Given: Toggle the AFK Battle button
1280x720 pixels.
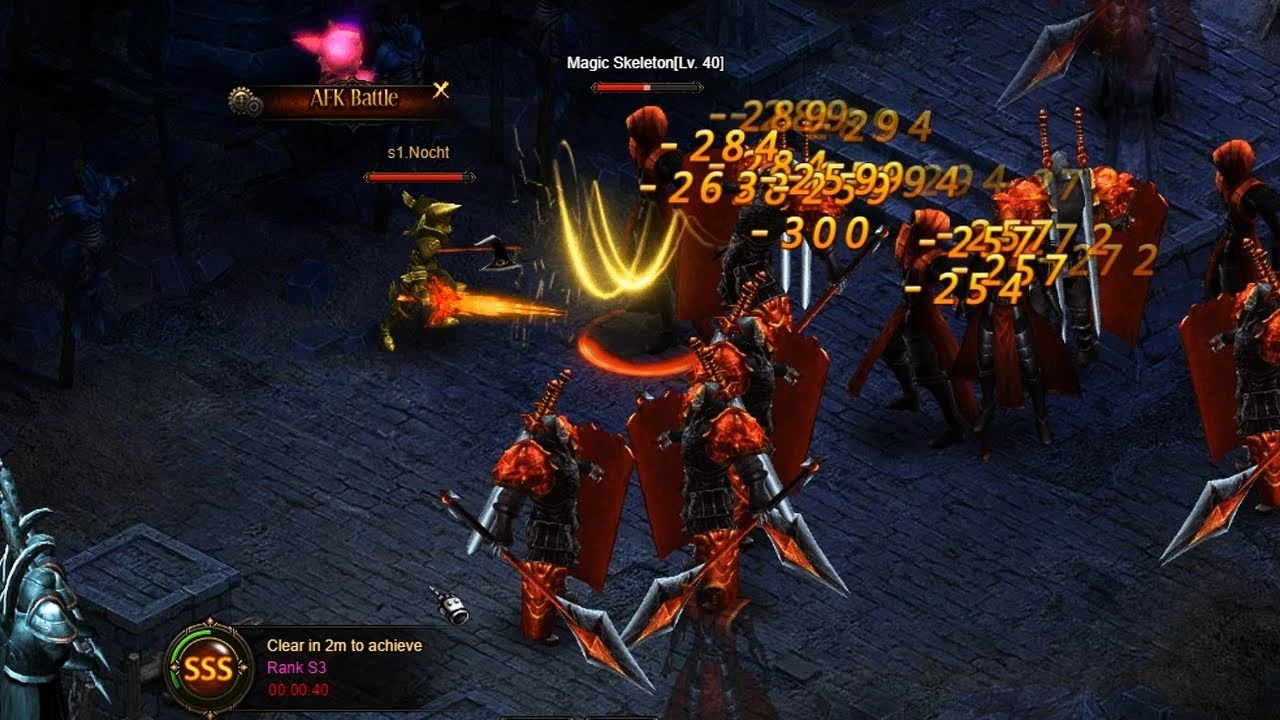Looking at the screenshot, I should coord(353,99).
